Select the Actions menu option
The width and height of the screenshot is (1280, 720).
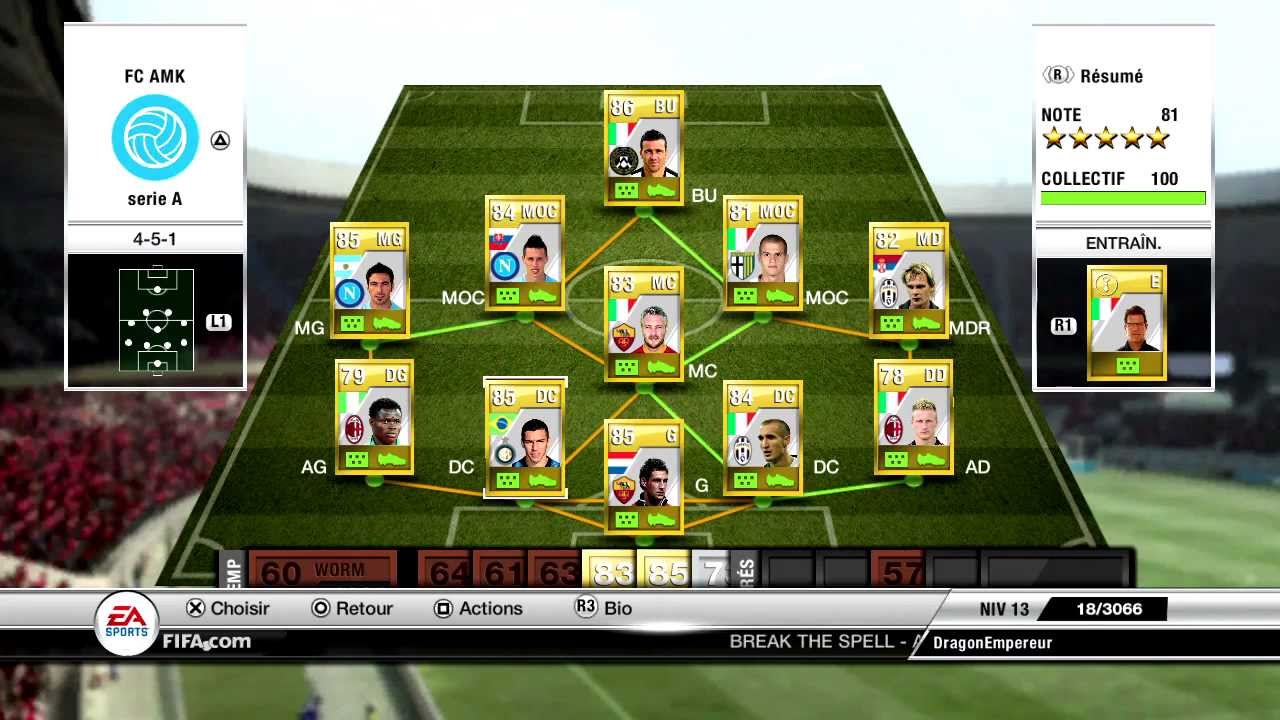(x=489, y=608)
